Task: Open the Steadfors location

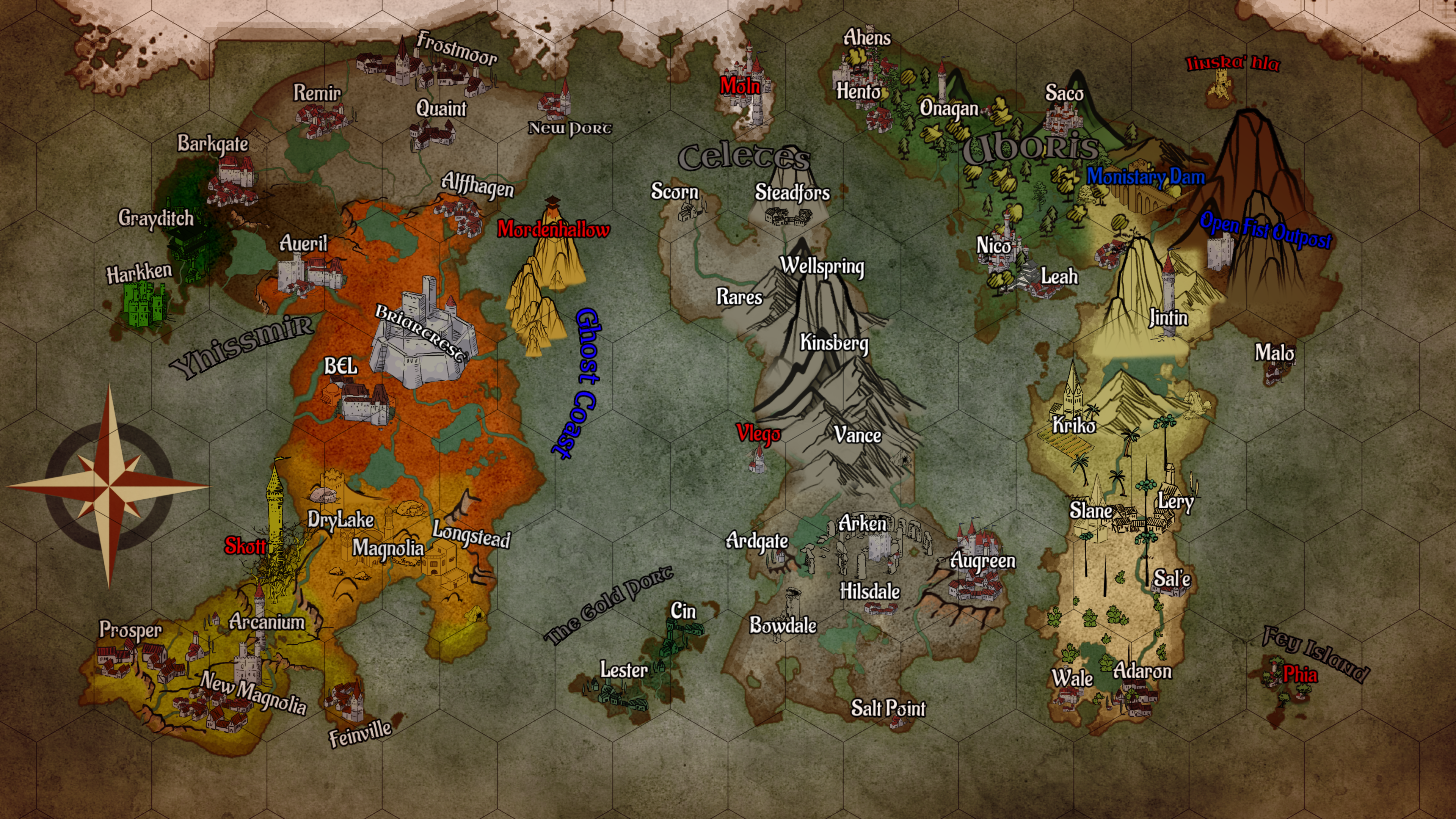Action: (x=792, y=193)
